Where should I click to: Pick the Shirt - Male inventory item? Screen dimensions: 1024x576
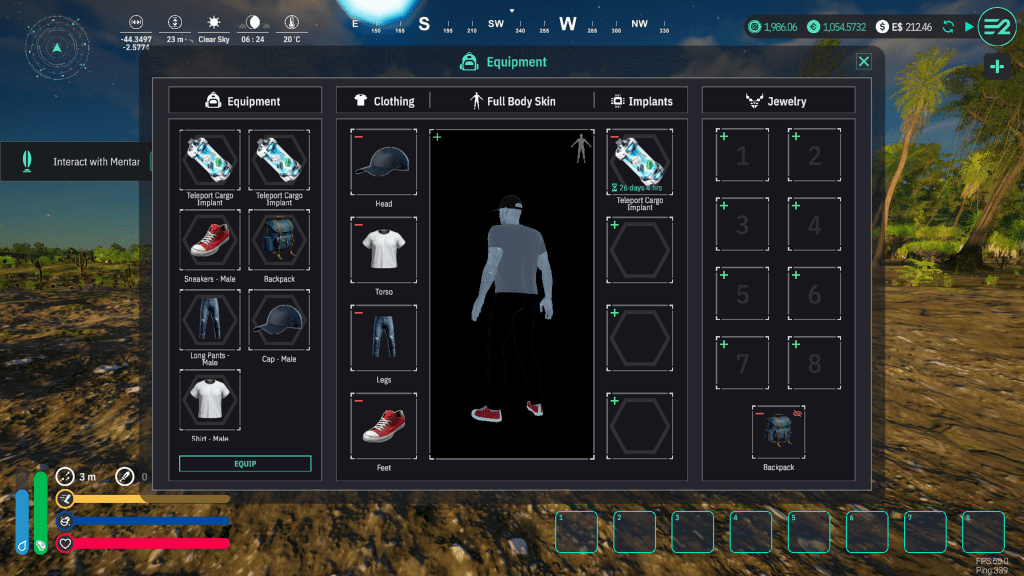(210, 400)
